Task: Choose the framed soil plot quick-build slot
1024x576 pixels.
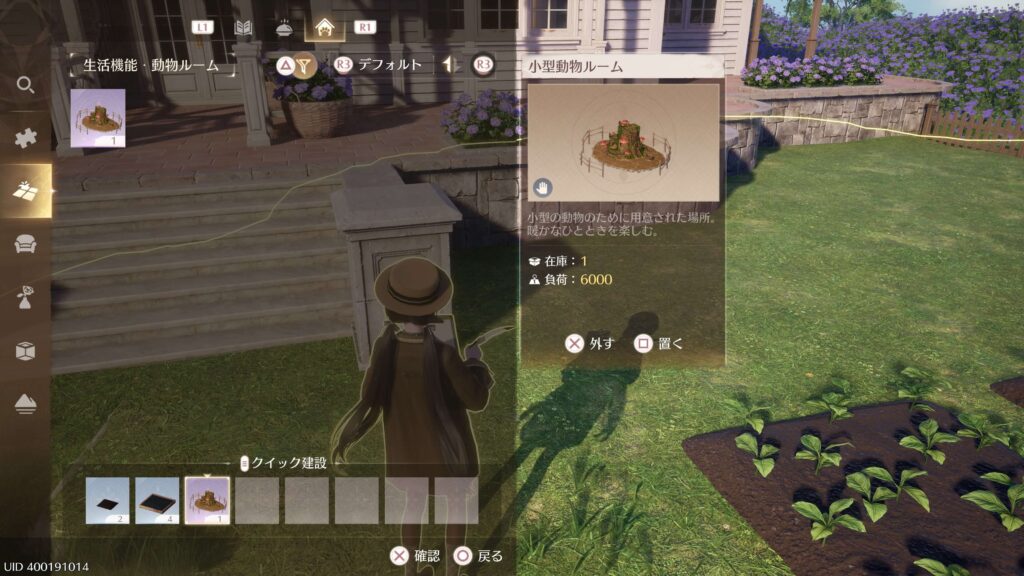Action: 157,500
